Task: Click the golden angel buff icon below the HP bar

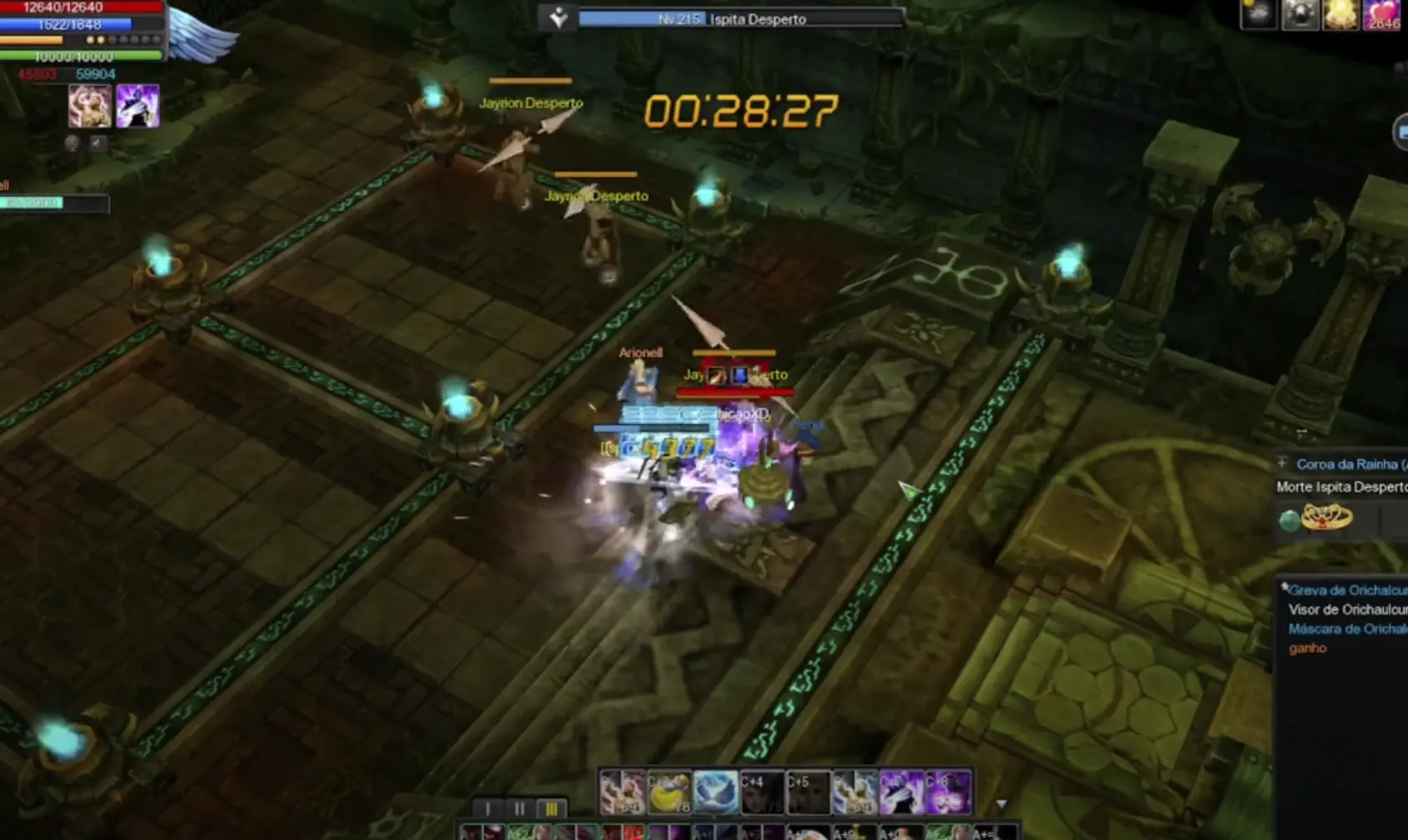Action: 90,106
